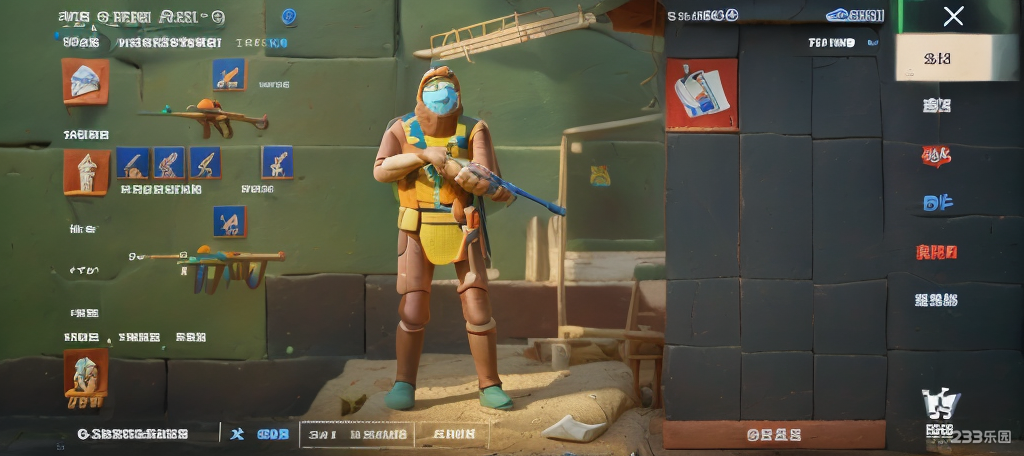Select the orange tower-icon equipment slot
This screenshot has width=1024, height=456.
click(86, 171)
